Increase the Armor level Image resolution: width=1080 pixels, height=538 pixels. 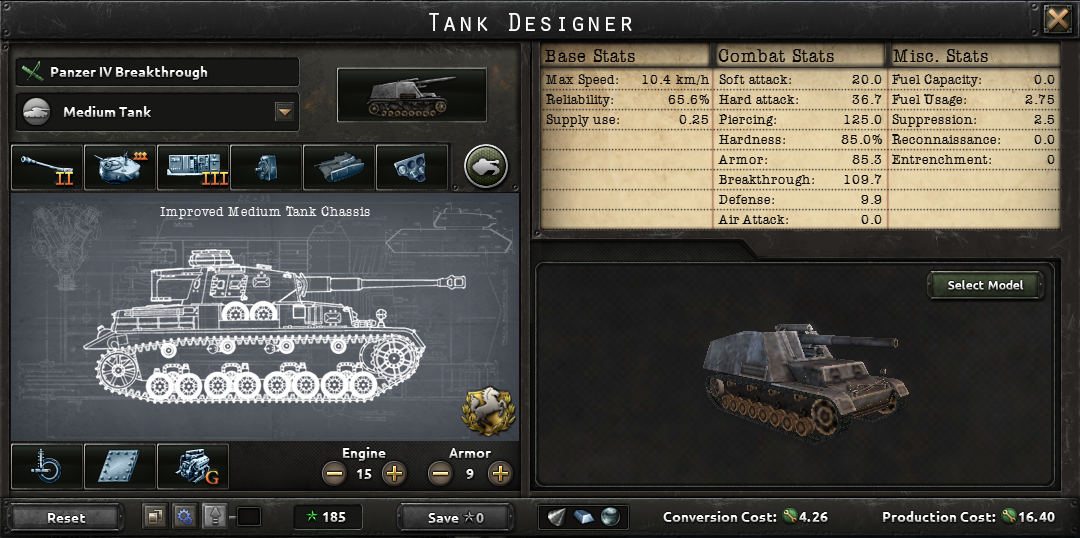500,474
